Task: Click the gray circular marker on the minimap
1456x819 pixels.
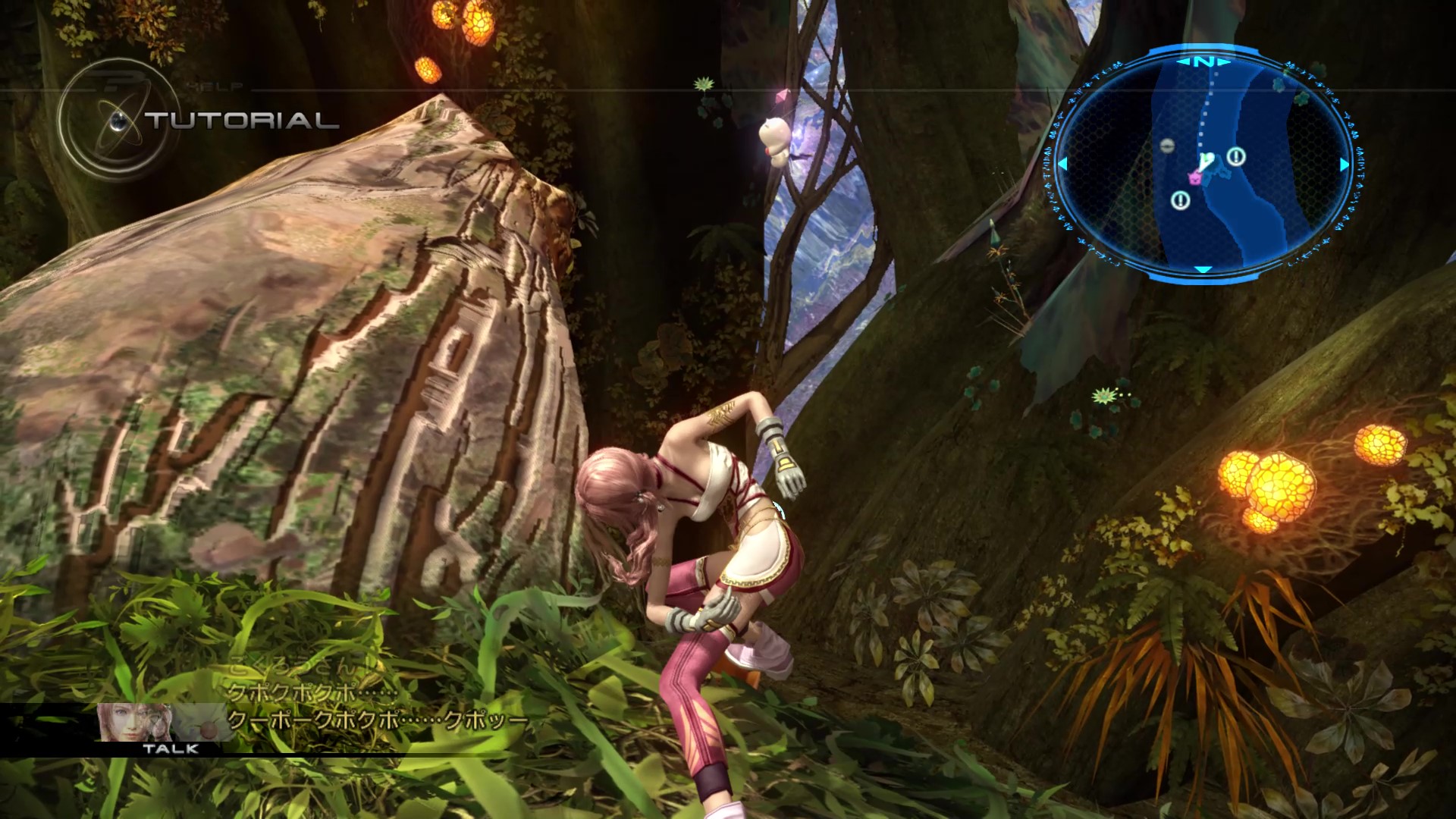Action: (1169, 147)
